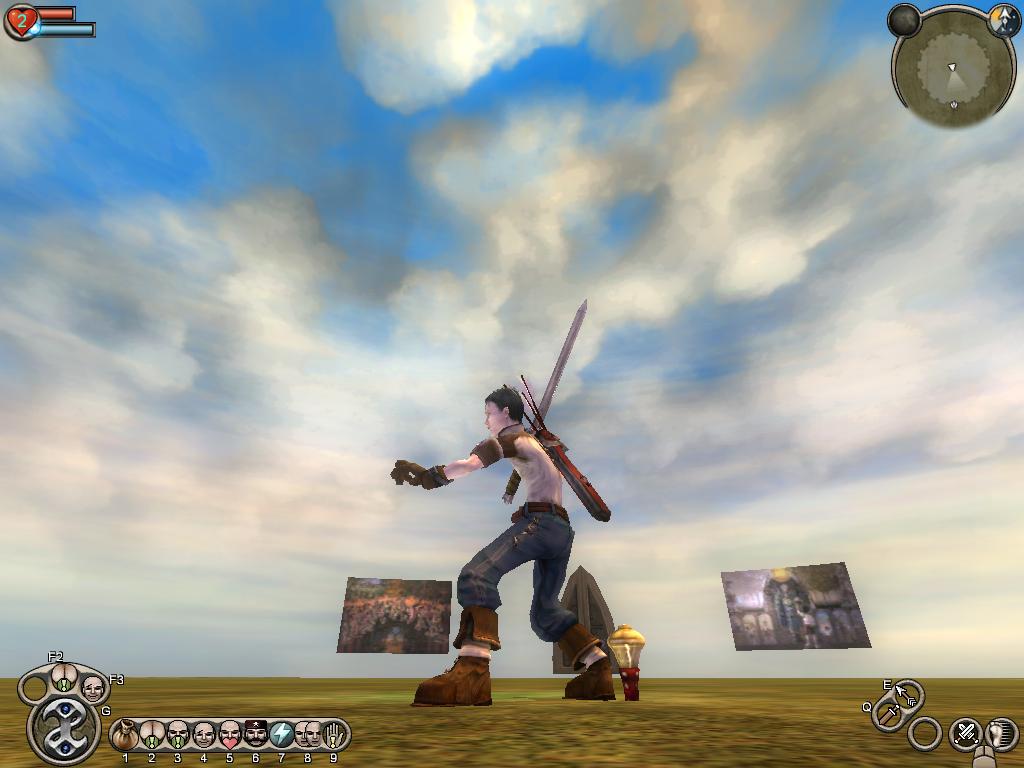Image resolution: width=1024 pixels, height=768 pixels.
Task: Click the large silver swirl guild seal
Action: tap(63, 729)
